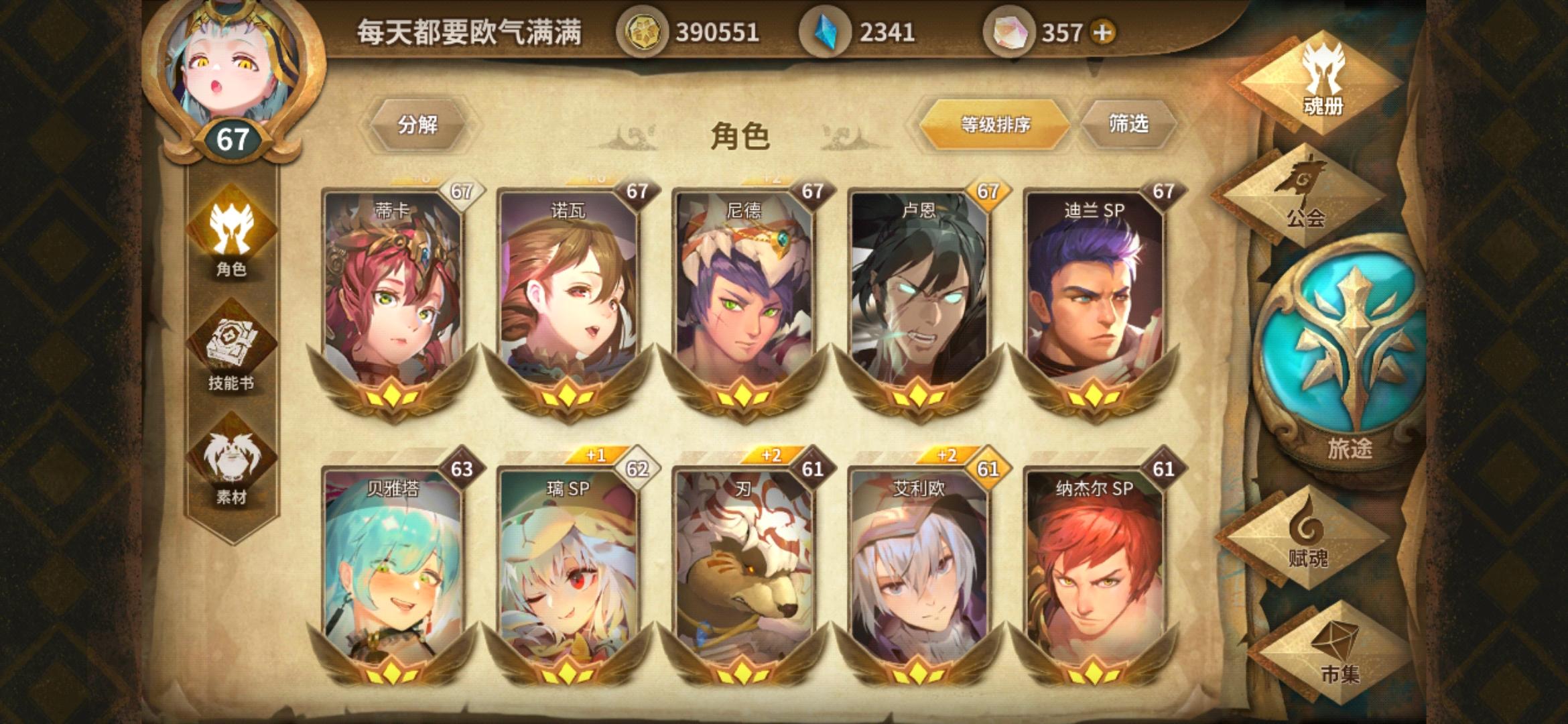Open the 分解 dismantle mode
The width and height of the screenshot is (1568, 724).
click(x=419, y=125)
